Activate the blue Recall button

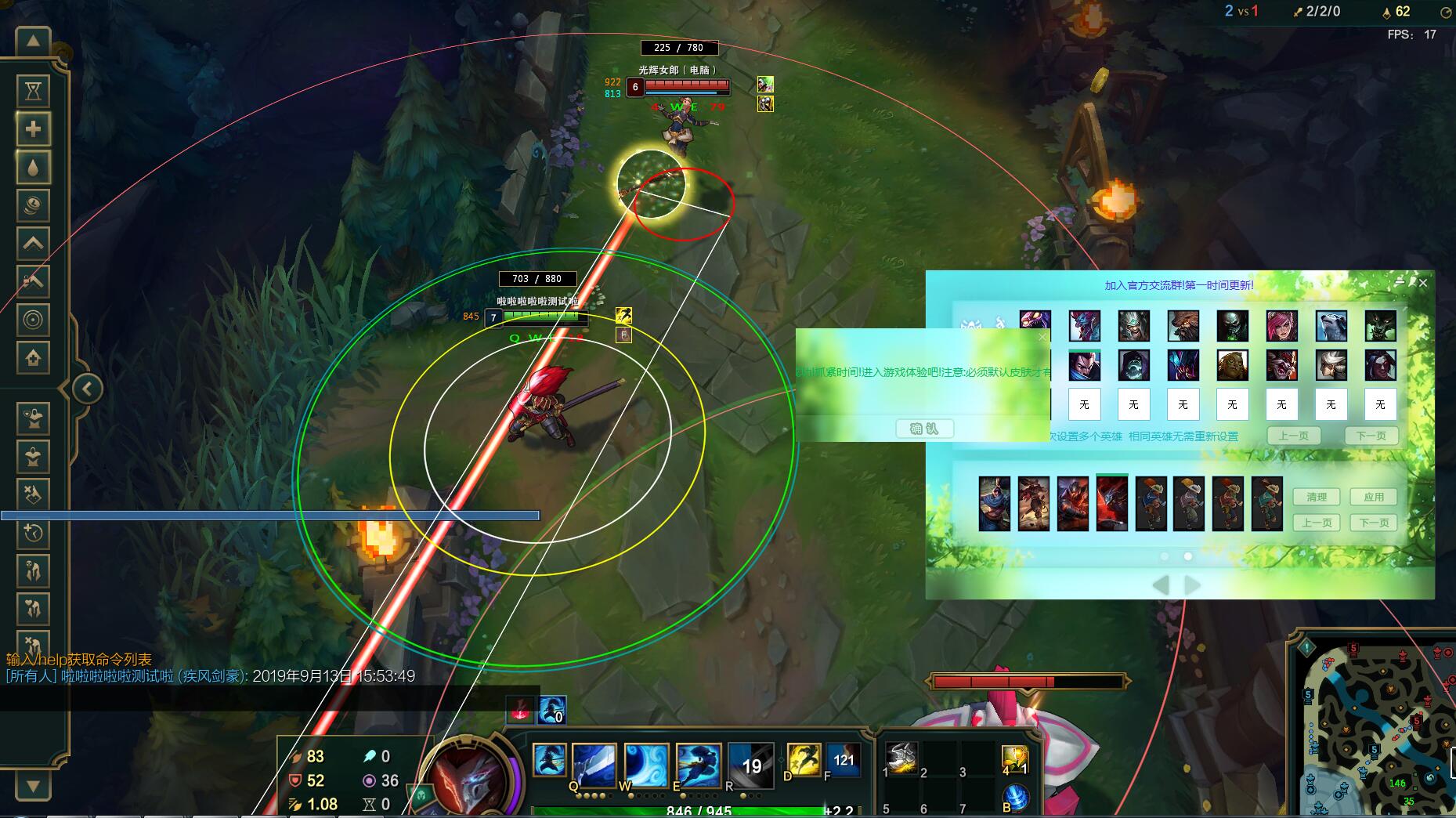1015,798
